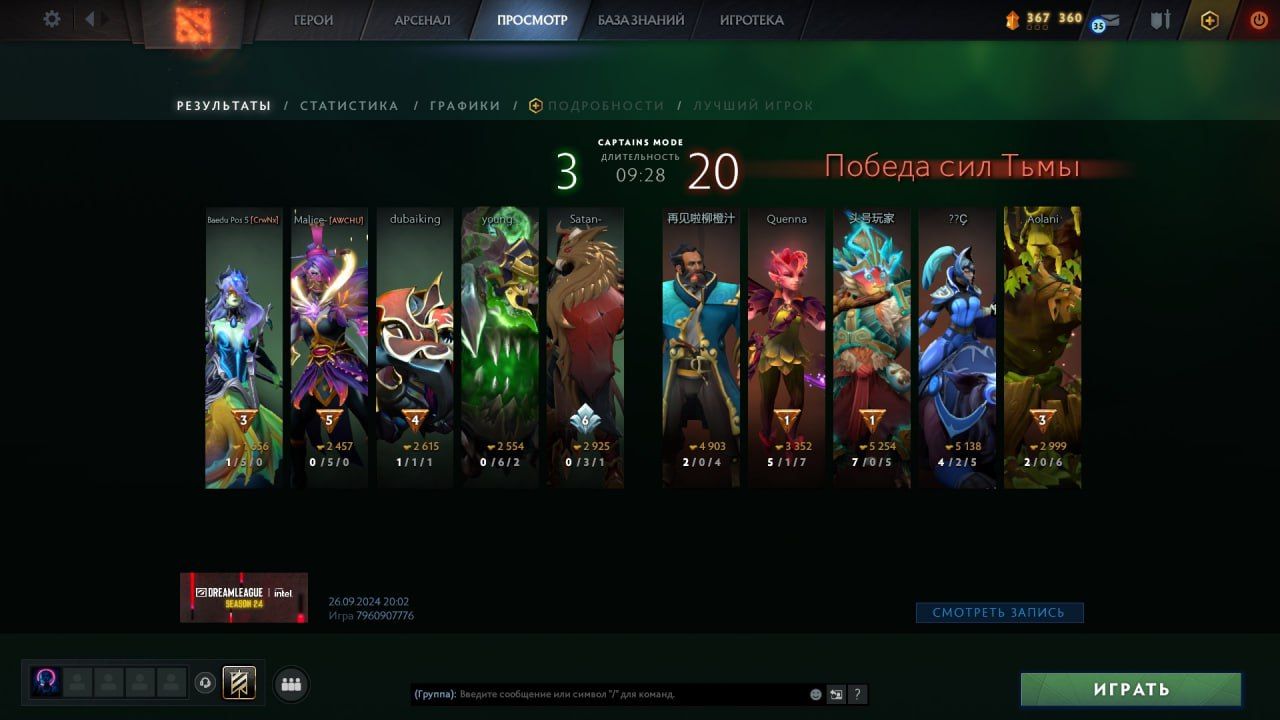Open the settings gear icon

point(52,19)
